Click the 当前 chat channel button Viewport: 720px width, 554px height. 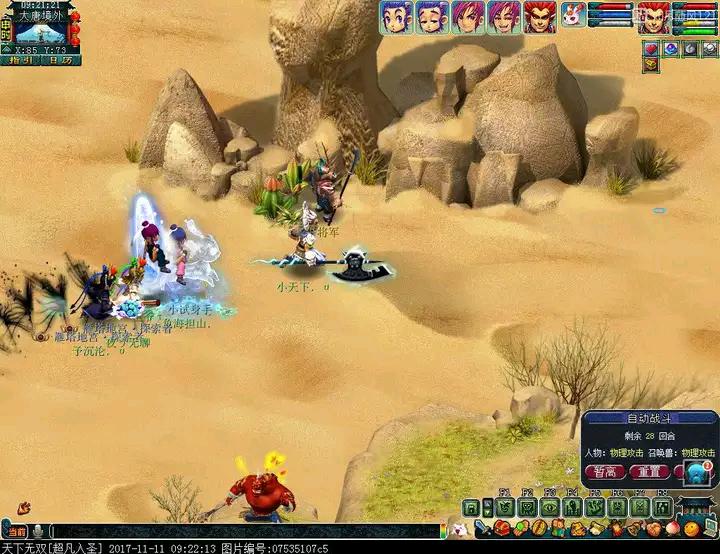tap(16, 531)
